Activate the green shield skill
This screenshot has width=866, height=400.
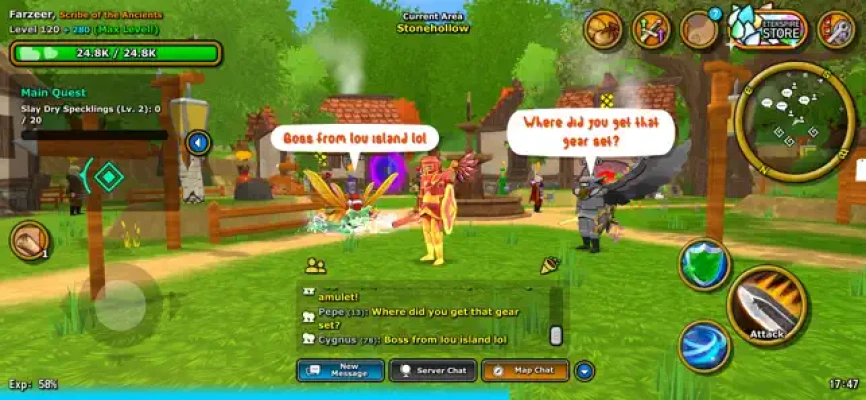click(704, 264)
